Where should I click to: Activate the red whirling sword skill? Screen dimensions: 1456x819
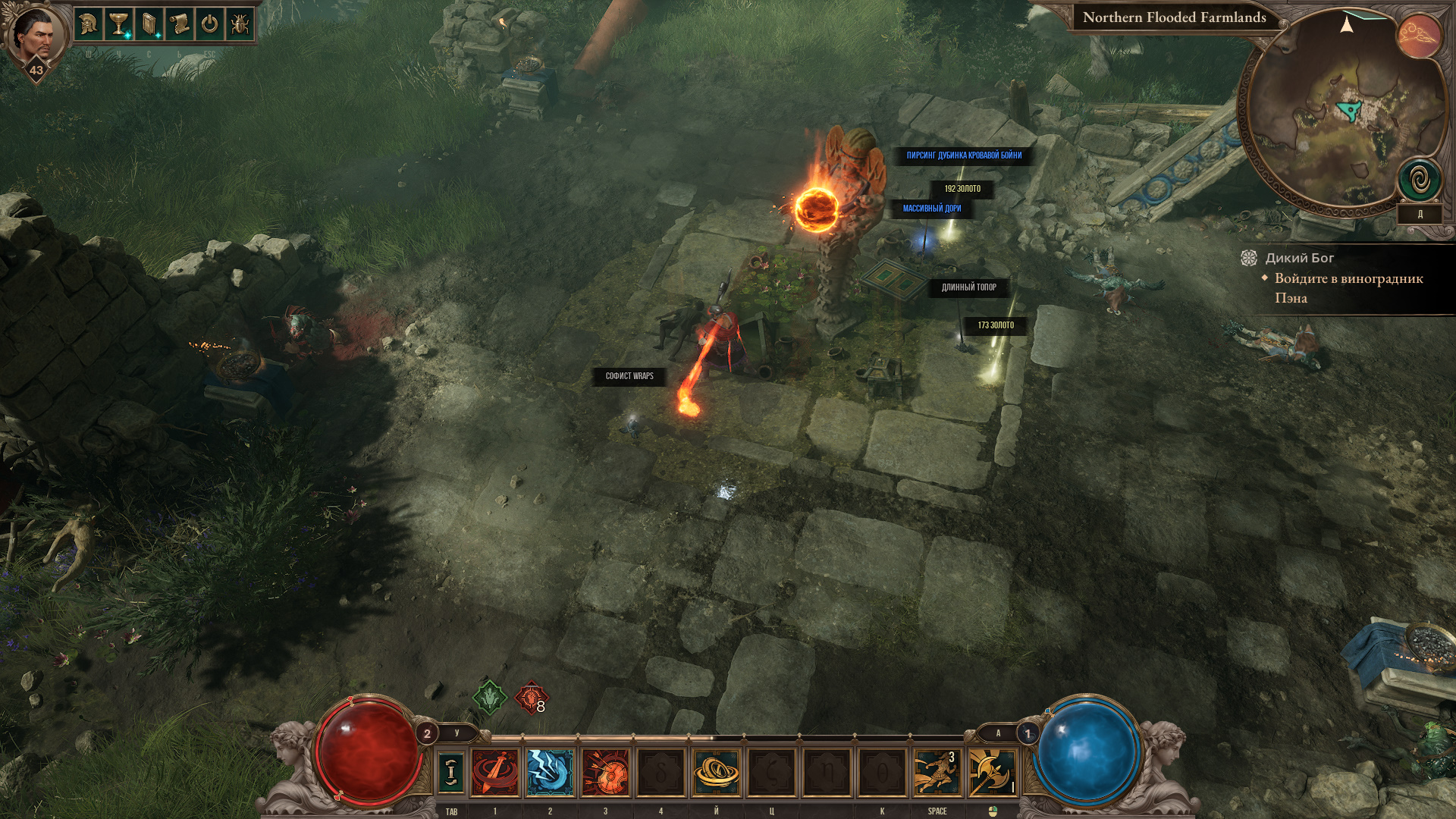495,772
